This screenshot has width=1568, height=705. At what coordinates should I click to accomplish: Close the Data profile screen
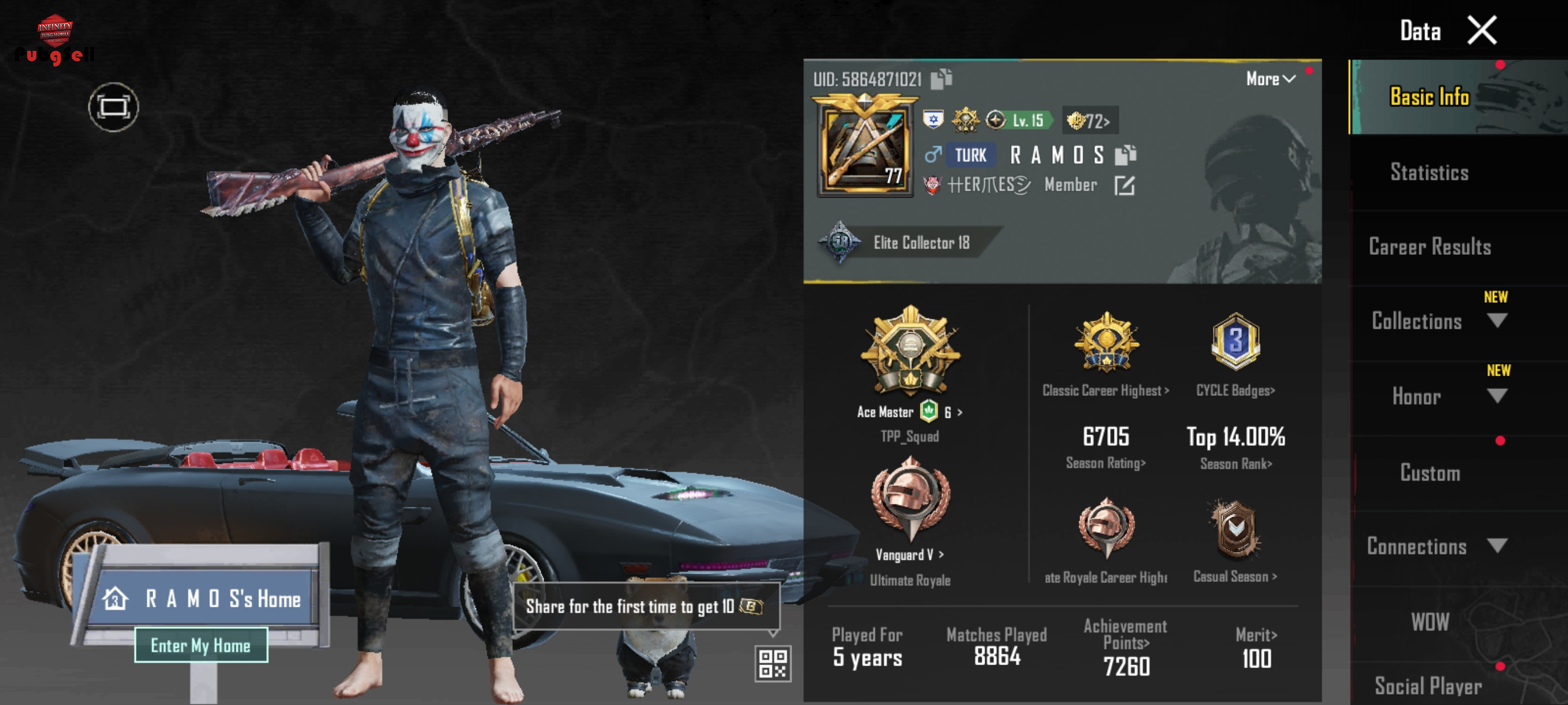point(1481,31)
